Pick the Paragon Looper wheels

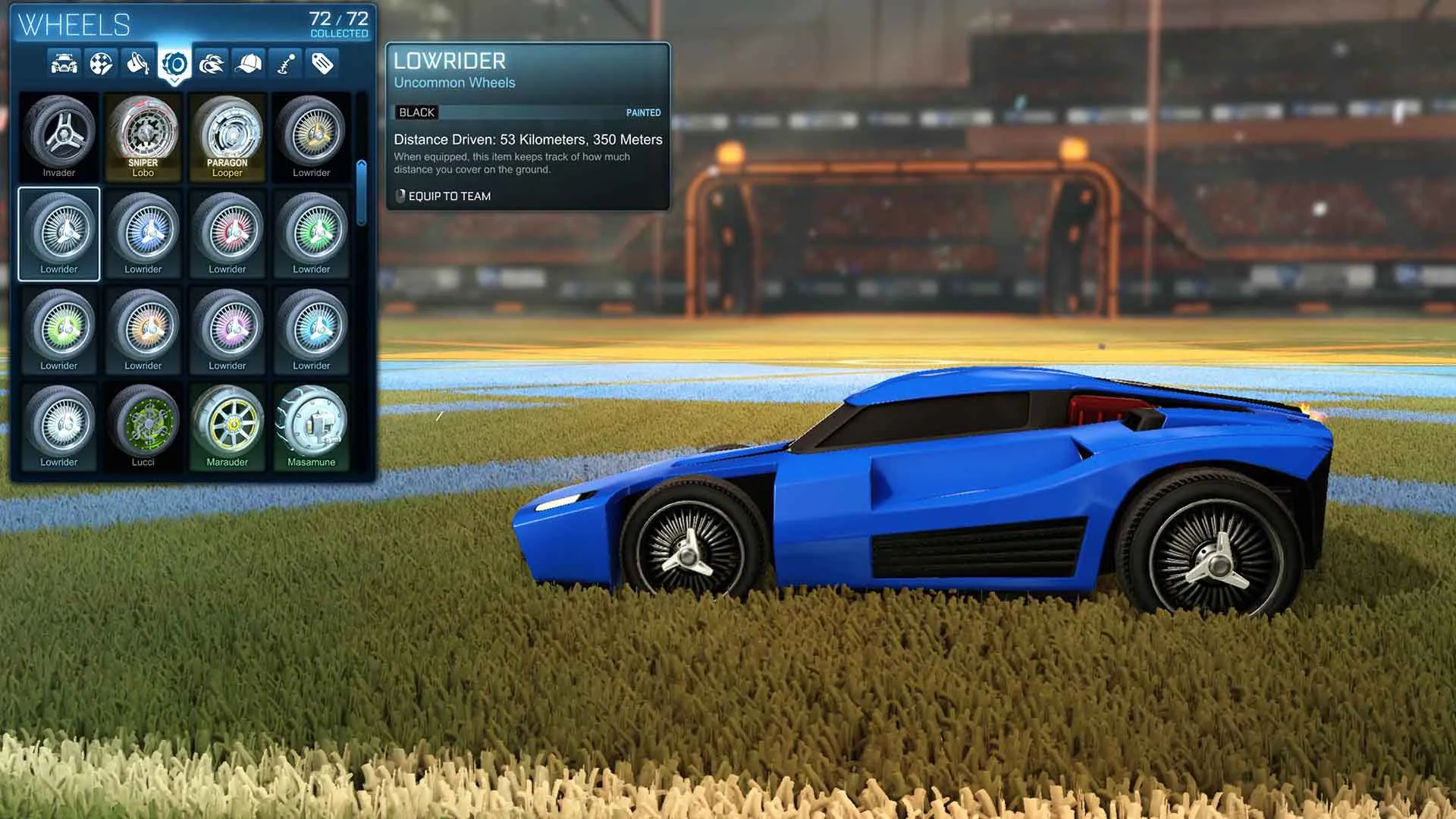228,135
